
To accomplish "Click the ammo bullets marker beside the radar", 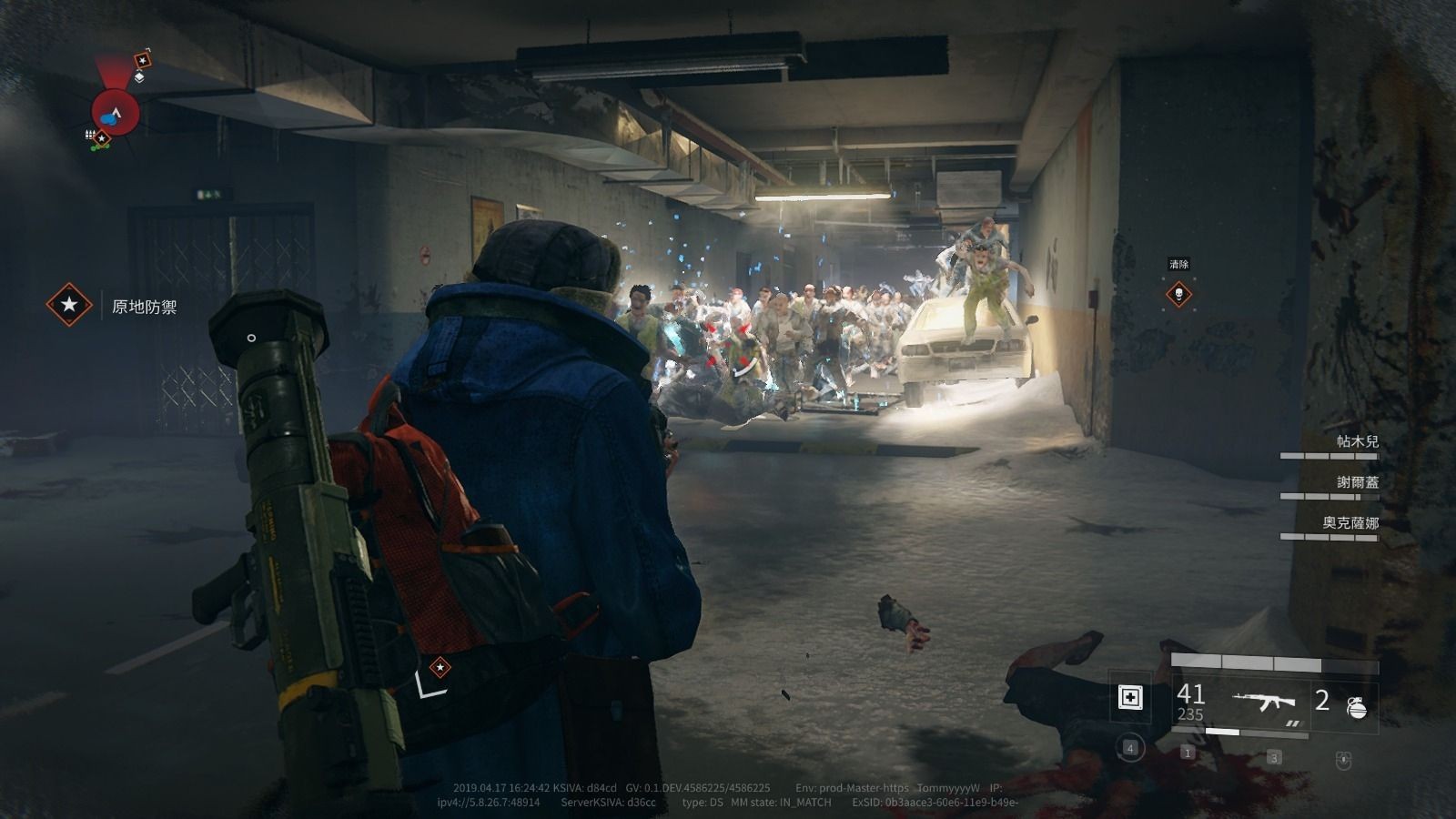I will click(x=90, y=134).
